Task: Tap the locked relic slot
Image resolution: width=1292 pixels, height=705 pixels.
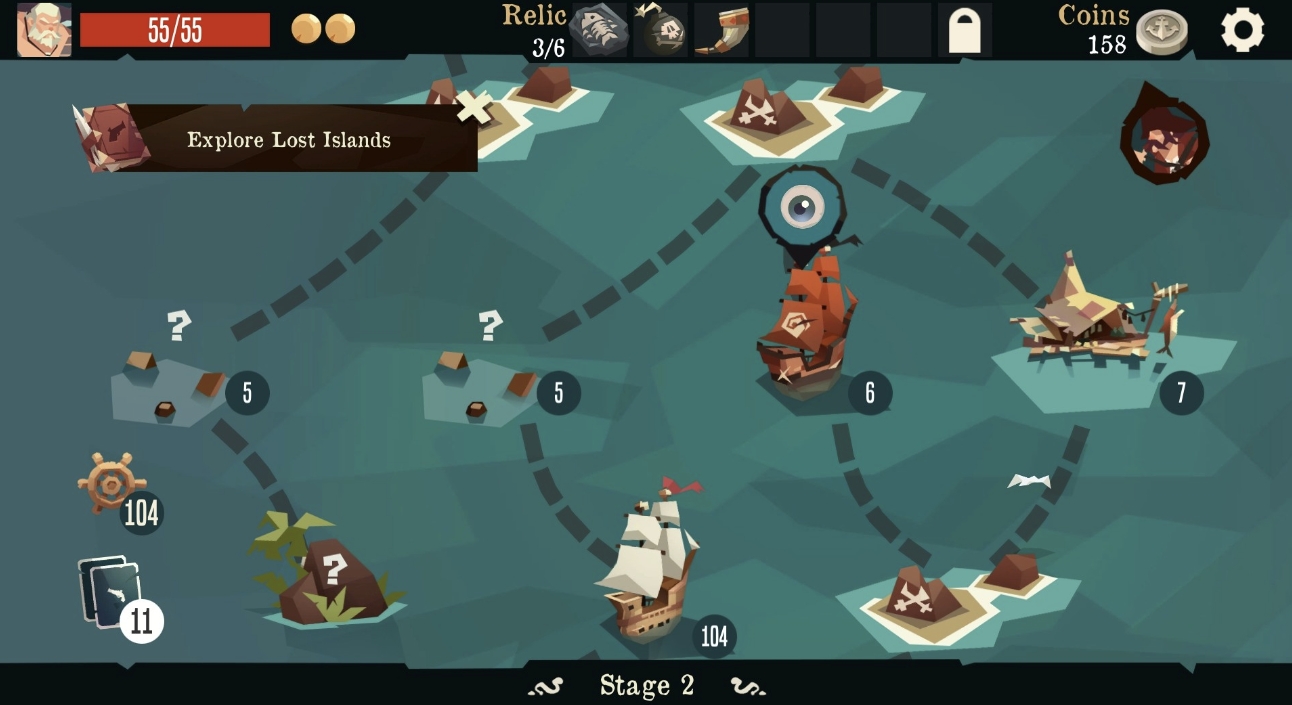Action: pyautogui.click(x=964, y=31)
